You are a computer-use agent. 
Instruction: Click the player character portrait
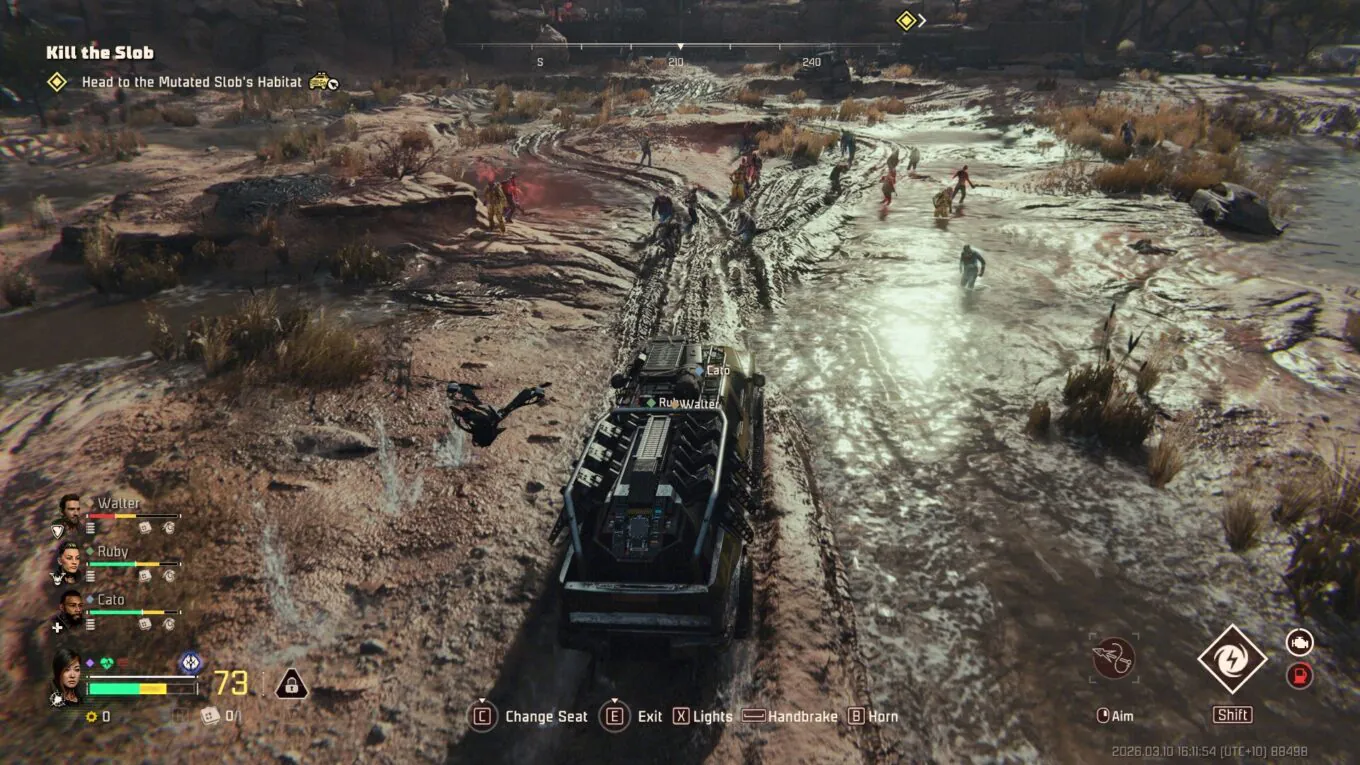68,675
